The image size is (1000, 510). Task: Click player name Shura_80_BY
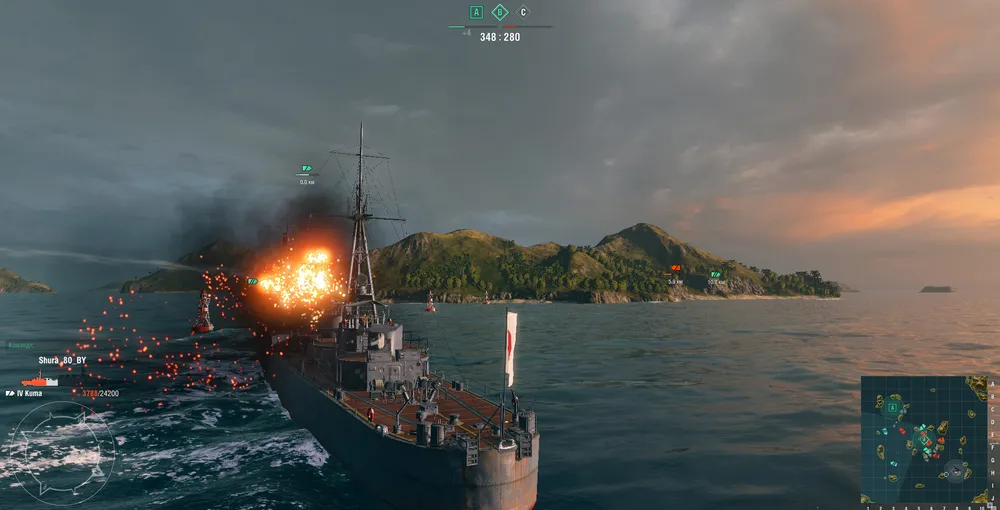(62, 360)
